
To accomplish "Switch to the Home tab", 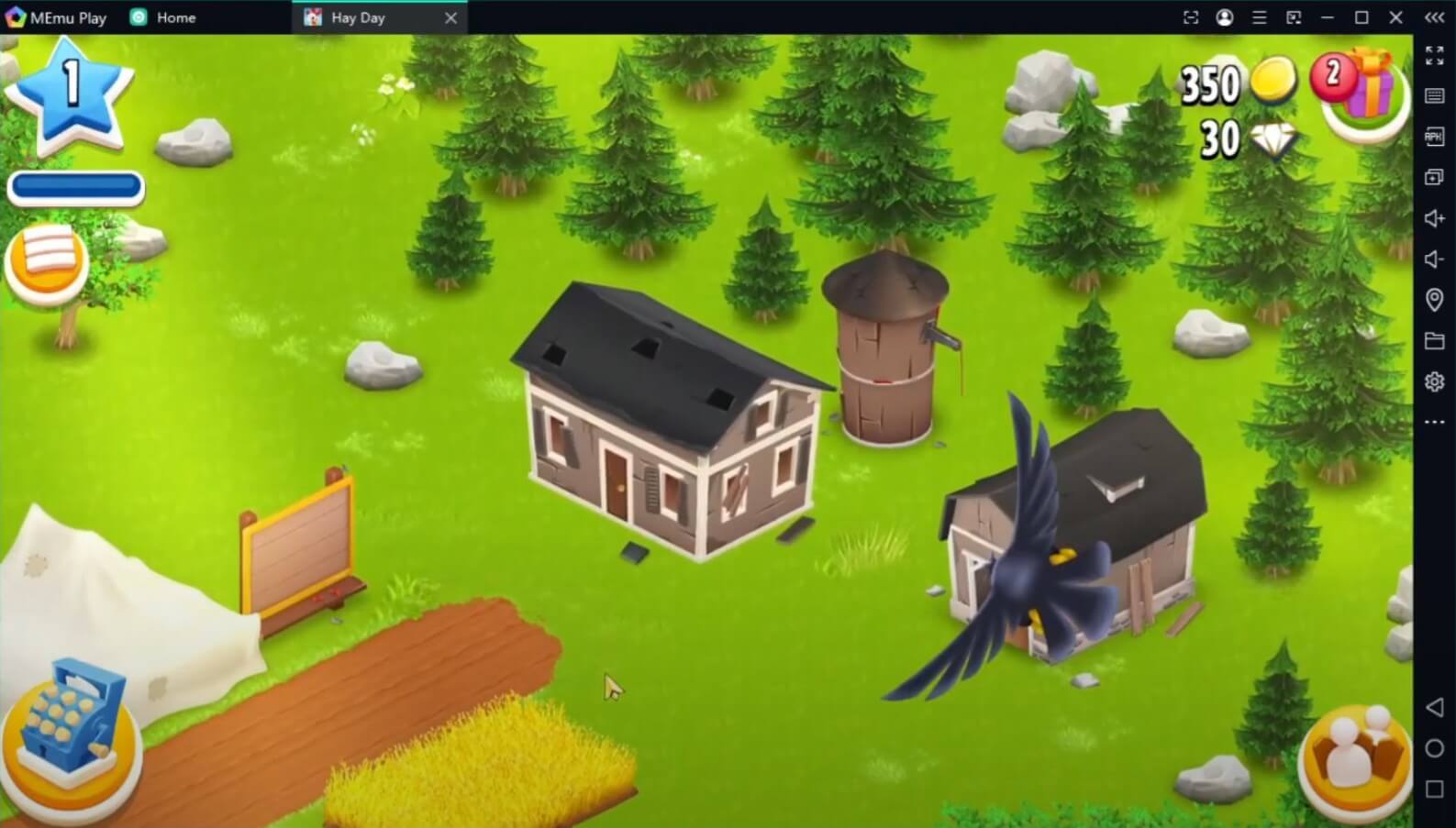I will [163, 17].
